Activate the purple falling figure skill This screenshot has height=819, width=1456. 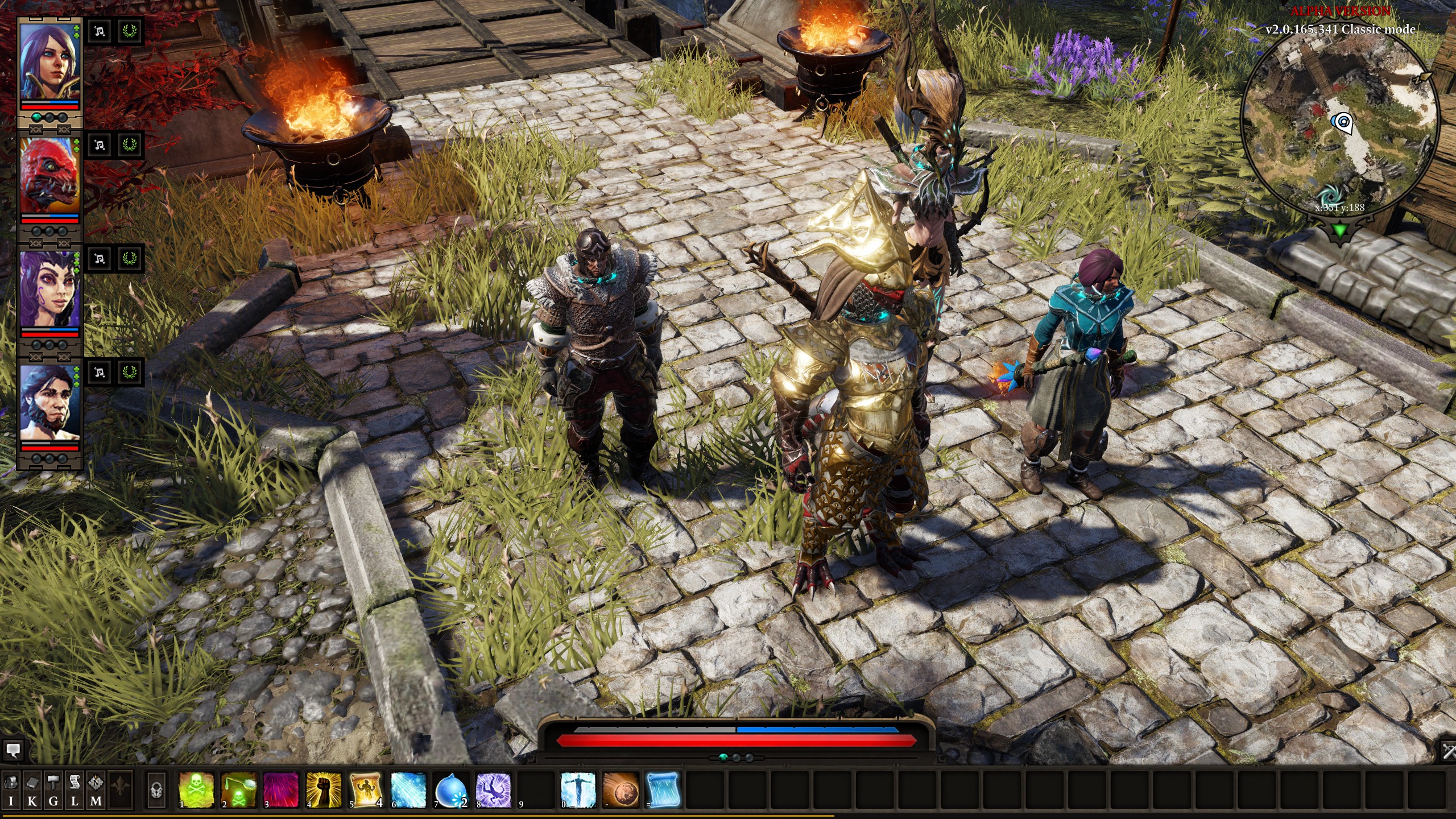493,790
